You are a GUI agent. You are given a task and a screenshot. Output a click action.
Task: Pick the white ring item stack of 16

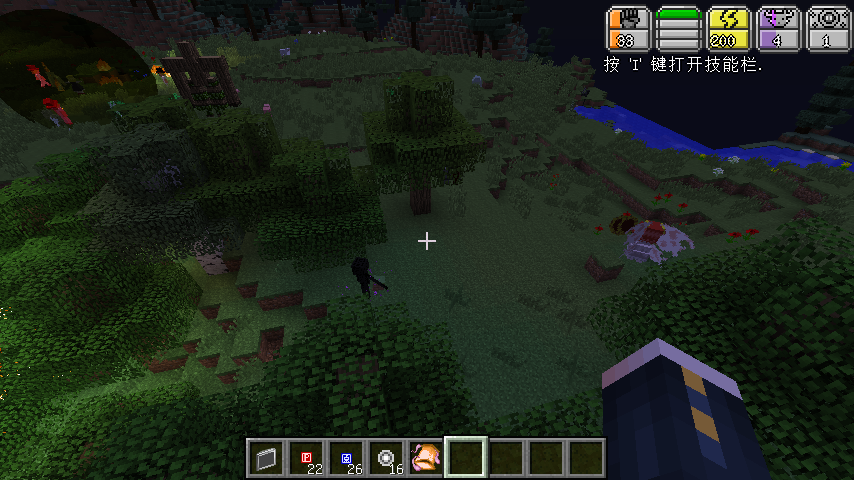click(x=386, y=458)
